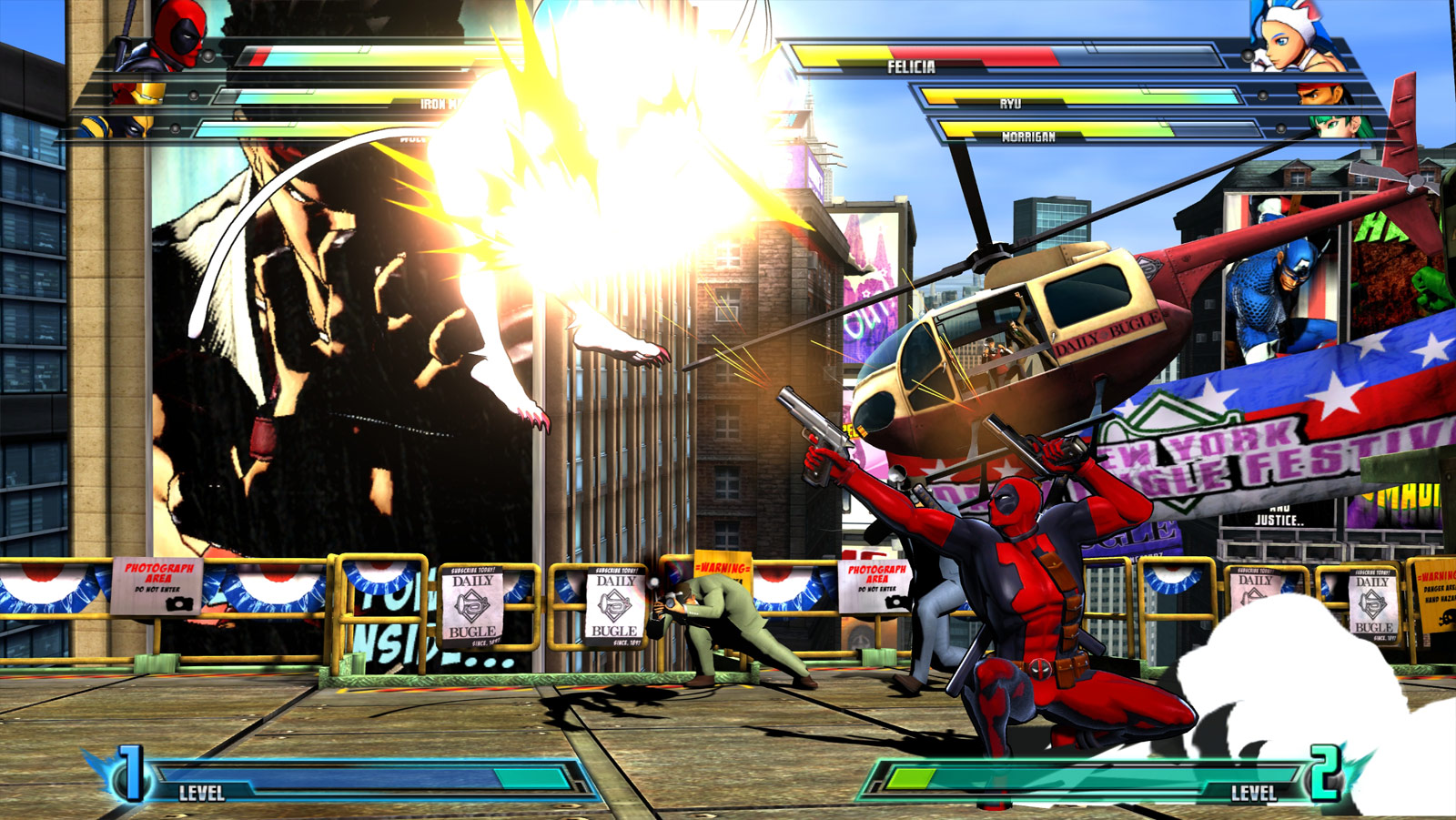Click the Iron Man partner portrait
The image size is (1456, 820).
pos(141,93)
